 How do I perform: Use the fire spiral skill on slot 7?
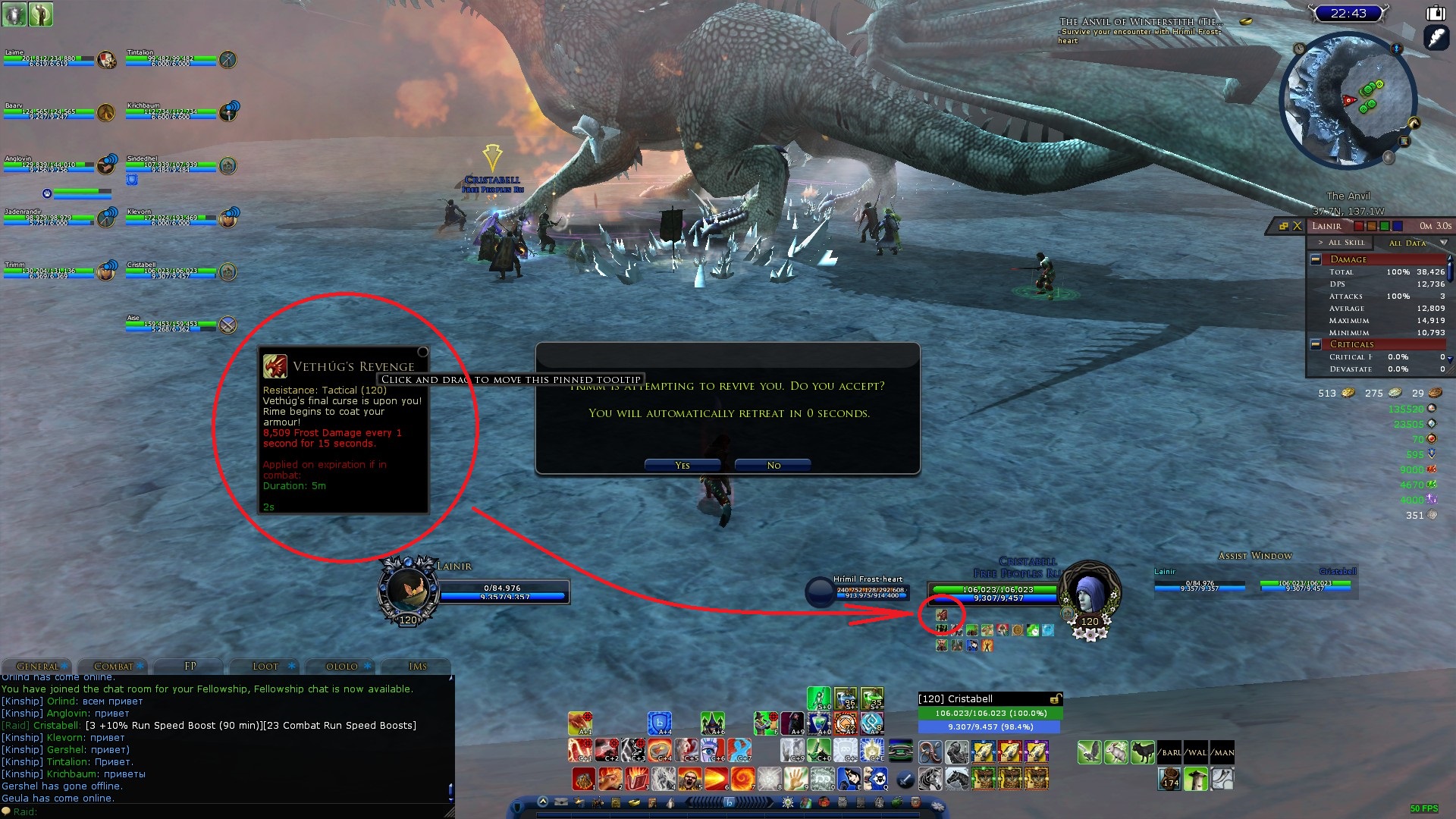(x=742, y=778)
